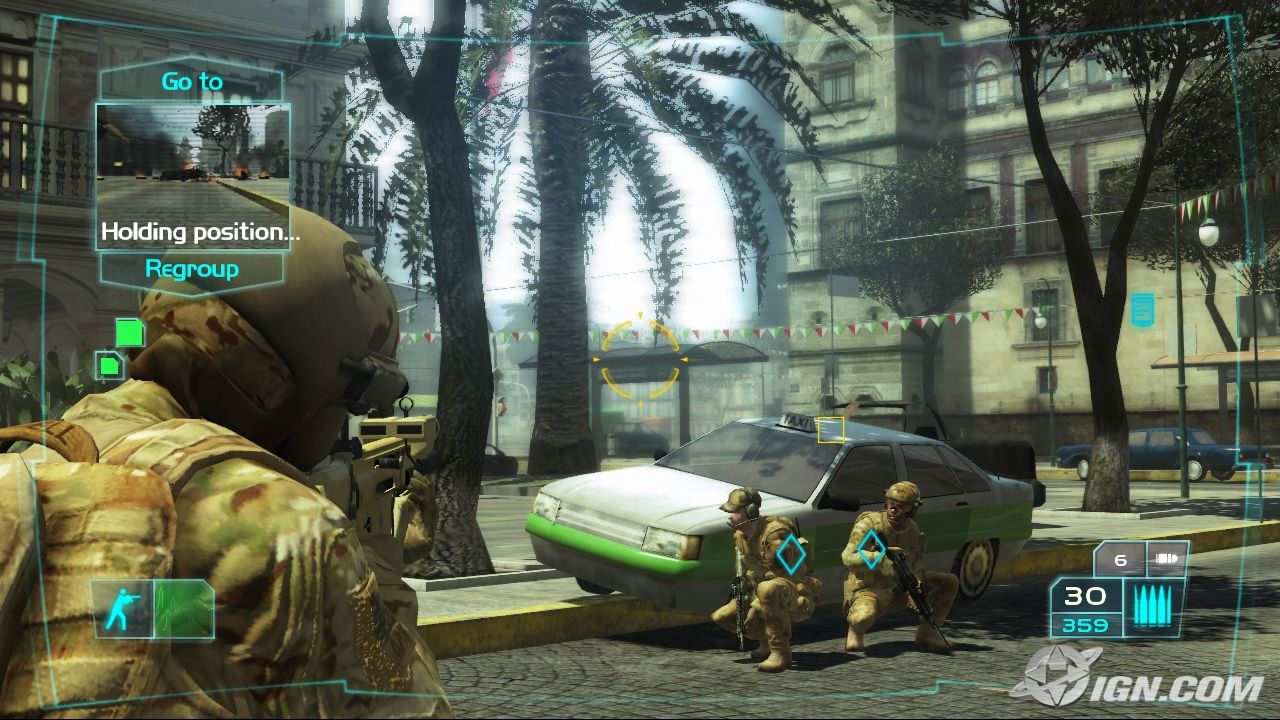Screen dimensions: 1280x720
Task: Select the diamond marker on the helmeted teammate
Action: 871,549
